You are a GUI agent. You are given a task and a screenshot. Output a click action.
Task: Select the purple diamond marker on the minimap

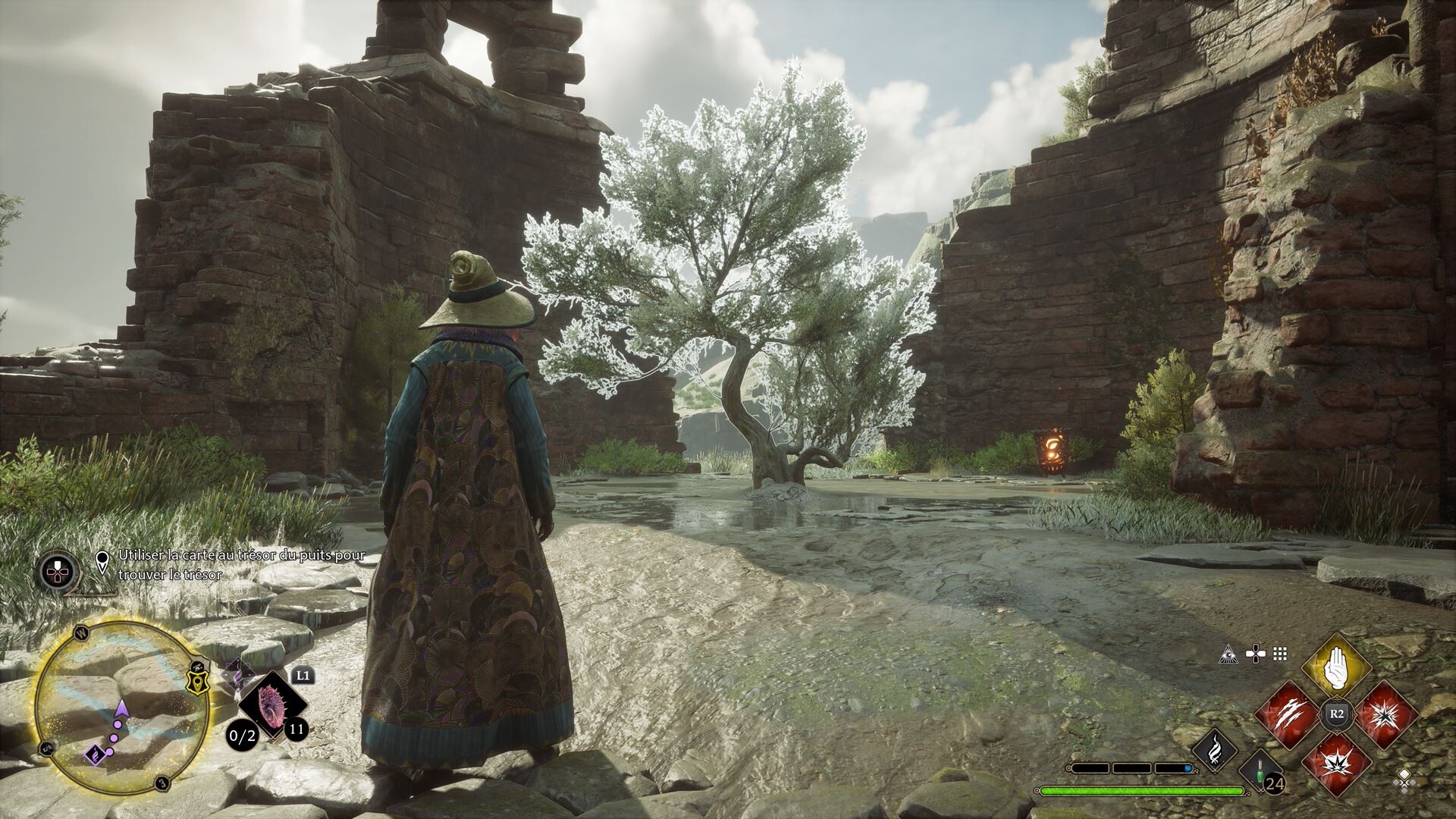click(95, 754)
